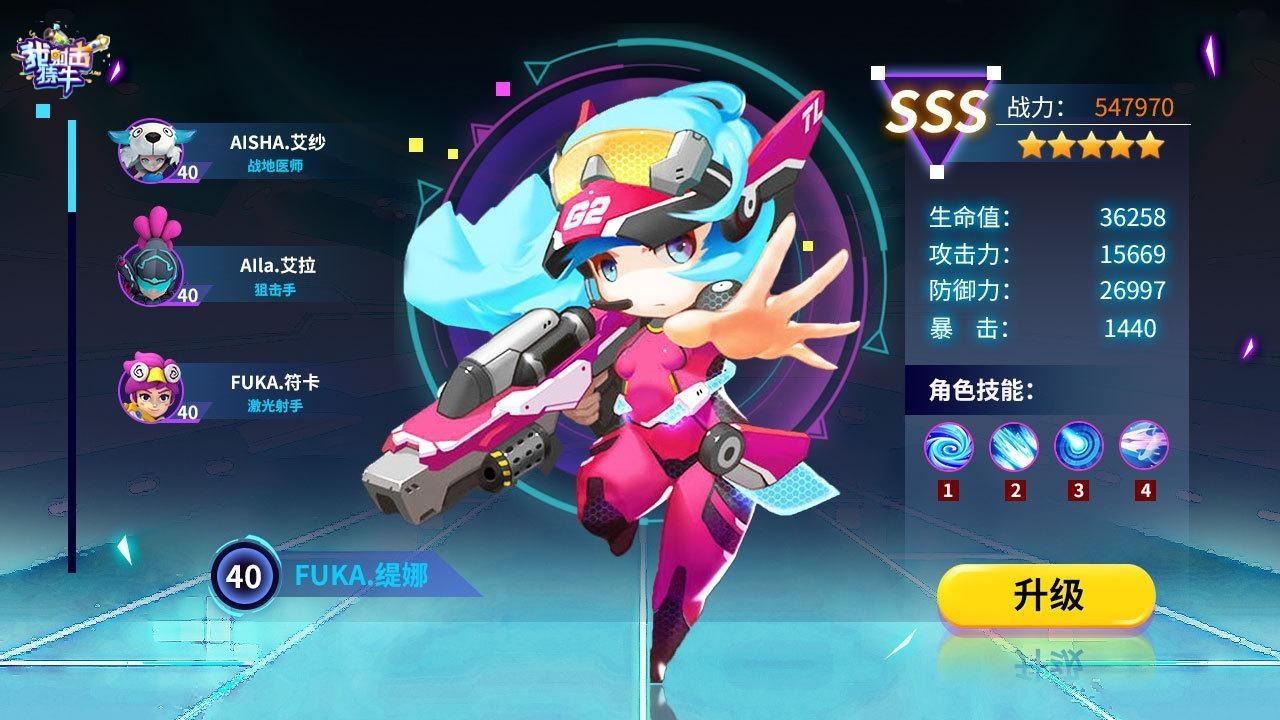Viewport: 1280px width, 720px height.
Task: Toggle the SSS rank emblem display
Action: pos(935,110)
